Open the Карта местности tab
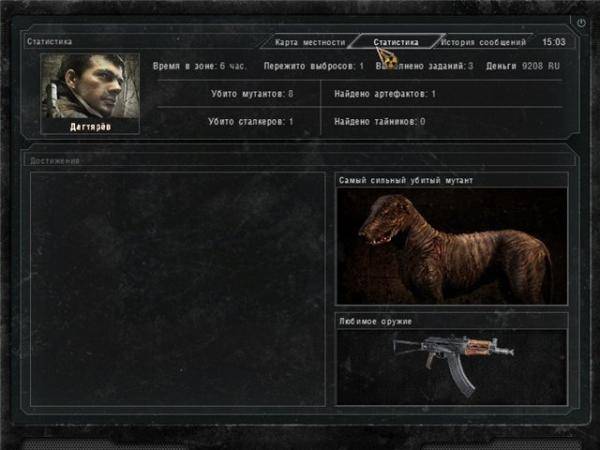 click(x=310, y=43)
